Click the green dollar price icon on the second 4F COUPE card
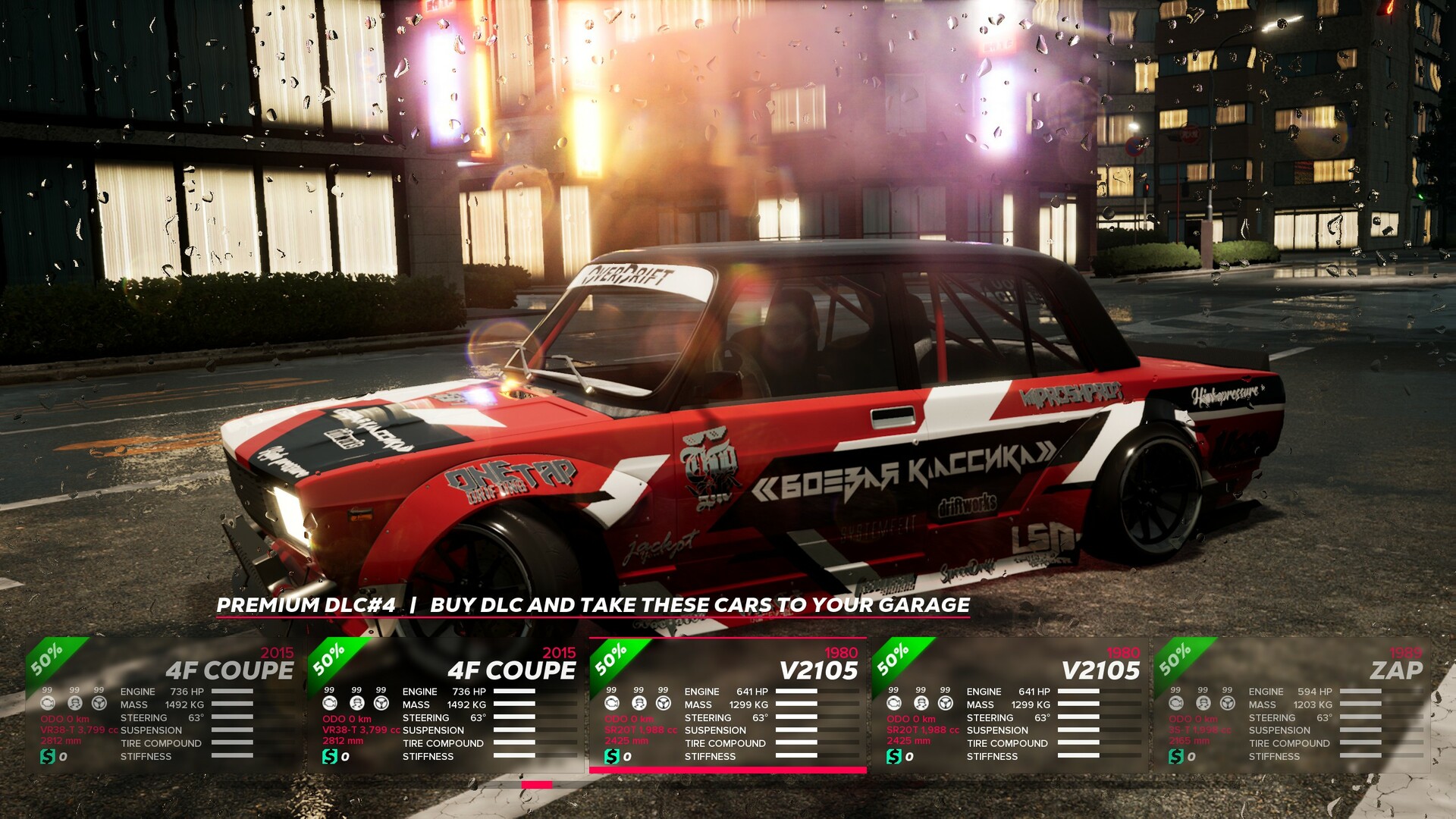This screenshot has height=819, width=1456. (328, 755)
